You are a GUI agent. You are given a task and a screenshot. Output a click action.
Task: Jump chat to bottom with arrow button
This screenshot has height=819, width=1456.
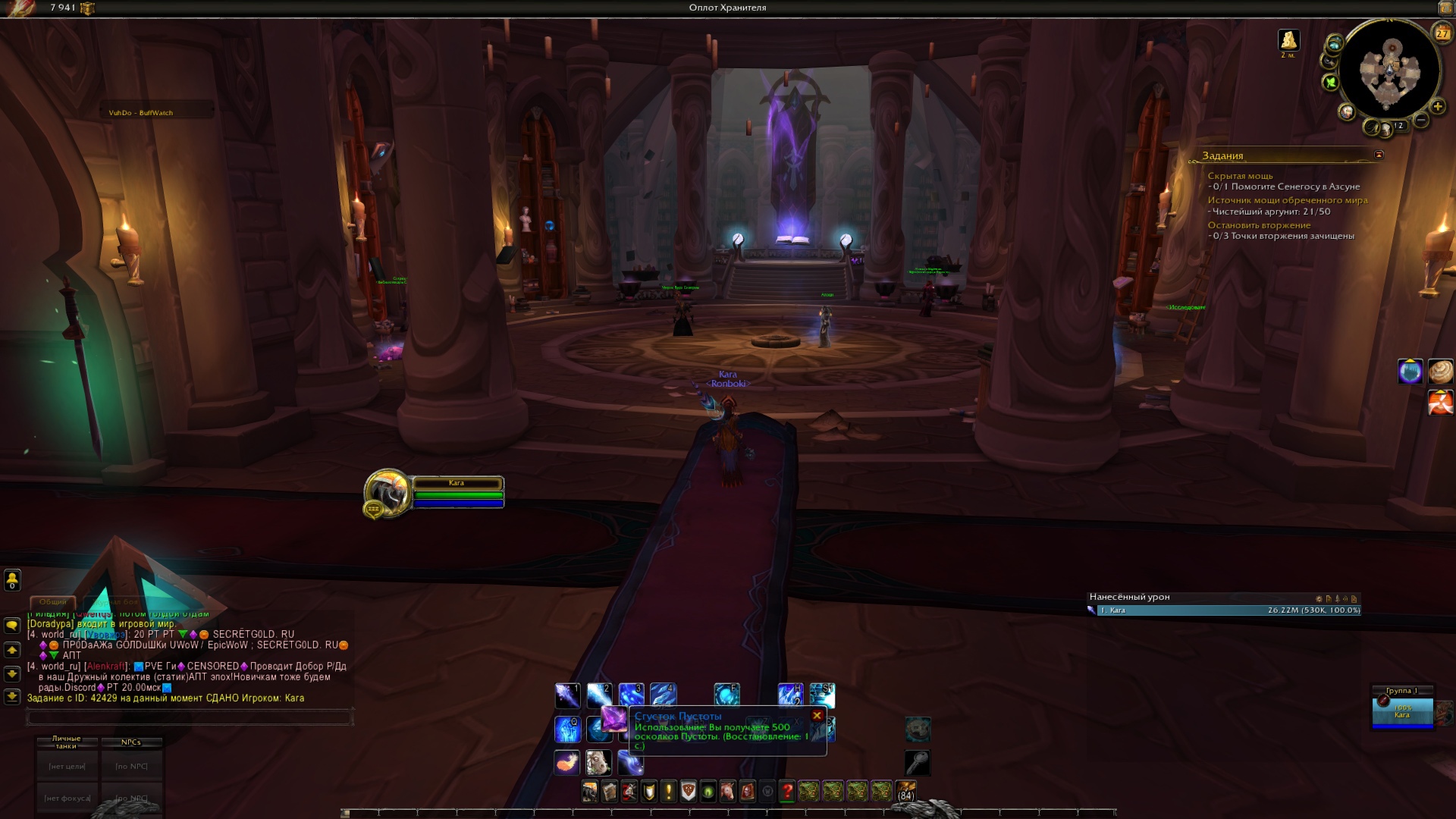[x=12, y=696]
